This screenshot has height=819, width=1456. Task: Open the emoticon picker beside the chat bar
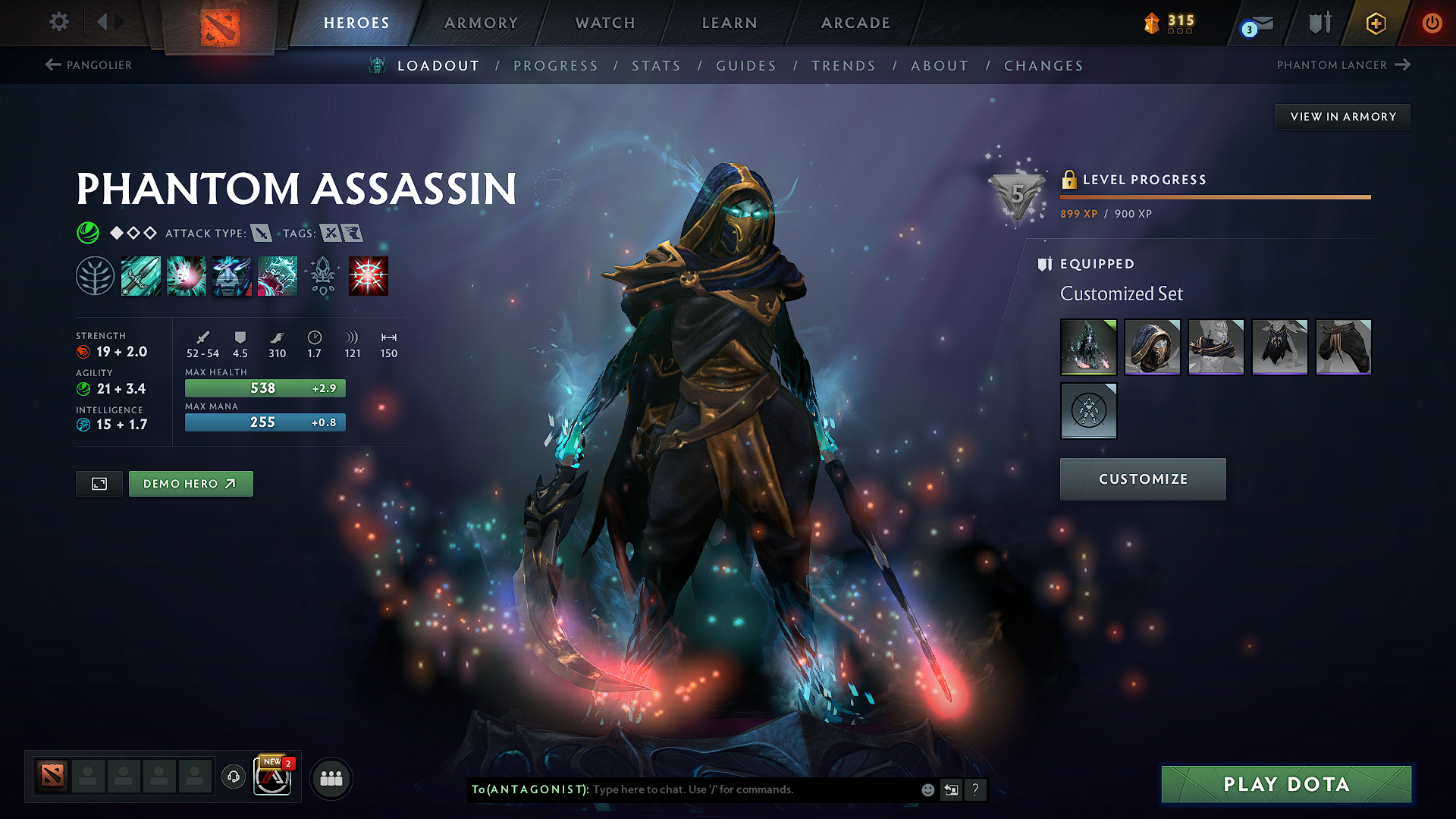click(927, 789)
